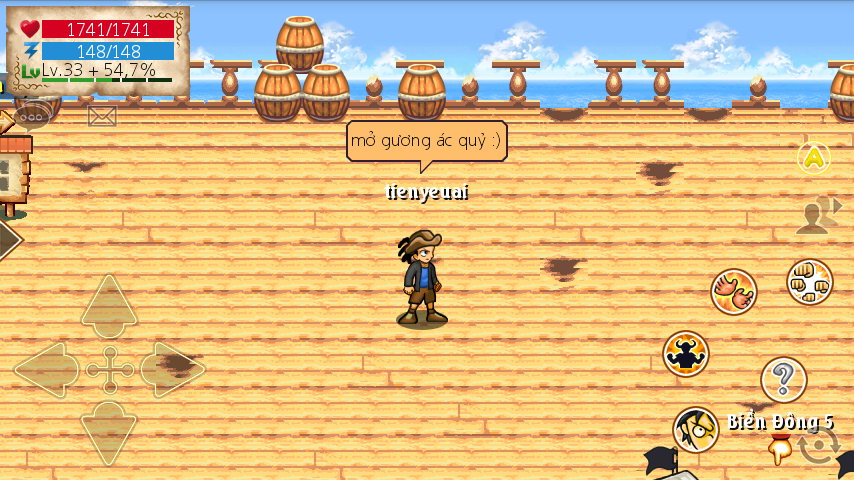Toggle the yellow auto 'A' button
The image size is (854, 480).
click(814, 157)
